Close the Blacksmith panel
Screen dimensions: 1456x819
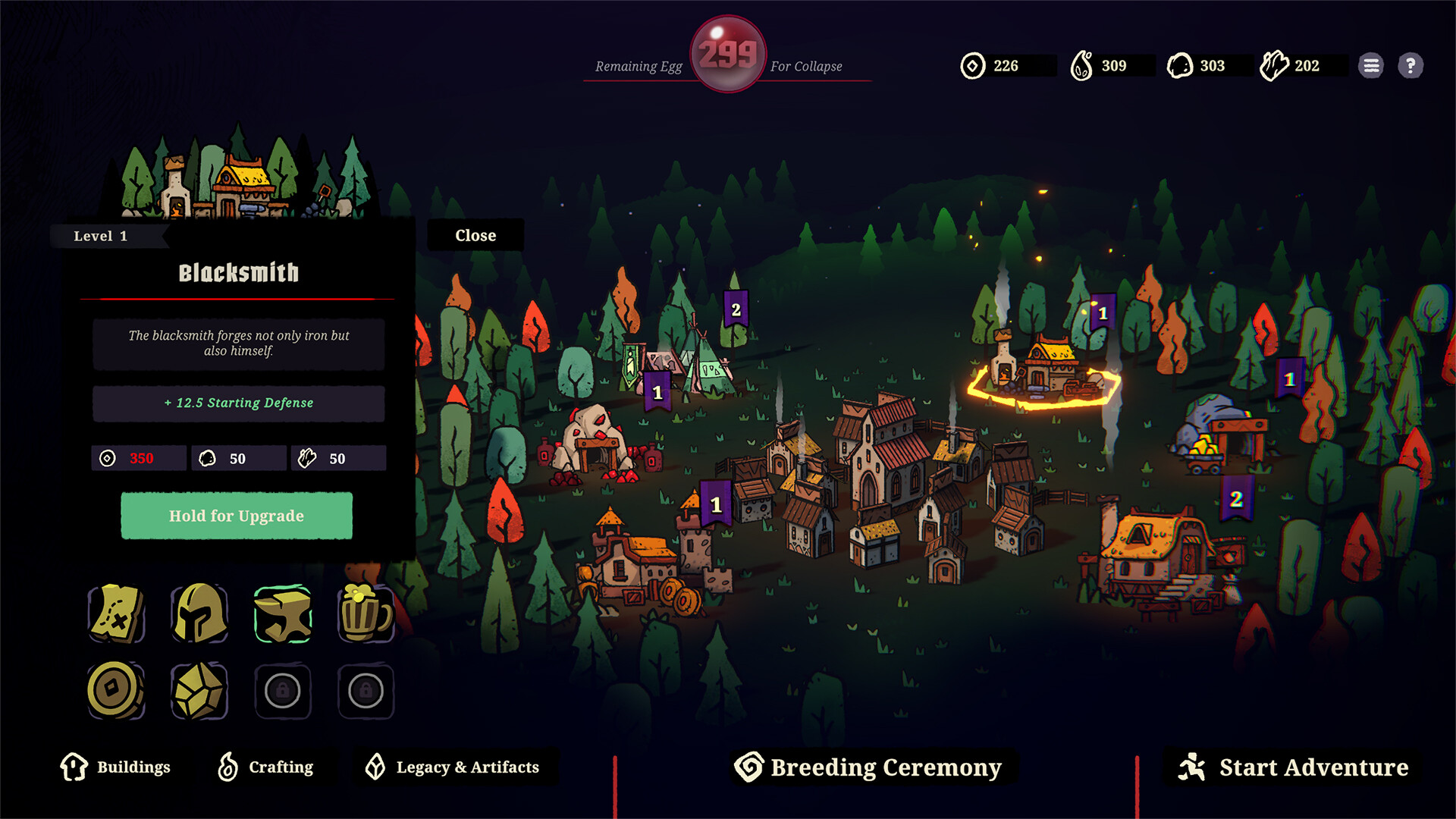point(475,236)
